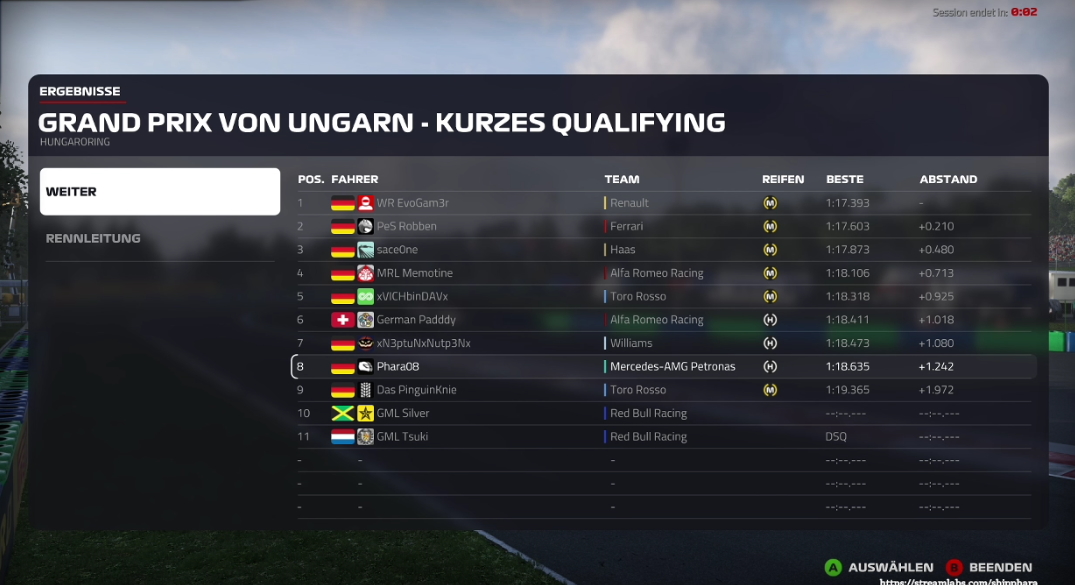
Task: Select the disqualified GML Tsuki row
Action: pyautogui.click(x=403, y=437)
